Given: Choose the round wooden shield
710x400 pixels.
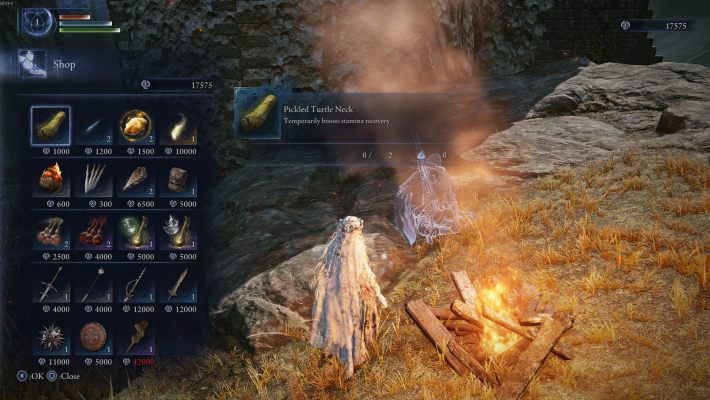Looking at the screenshot, I should (92, 336).
